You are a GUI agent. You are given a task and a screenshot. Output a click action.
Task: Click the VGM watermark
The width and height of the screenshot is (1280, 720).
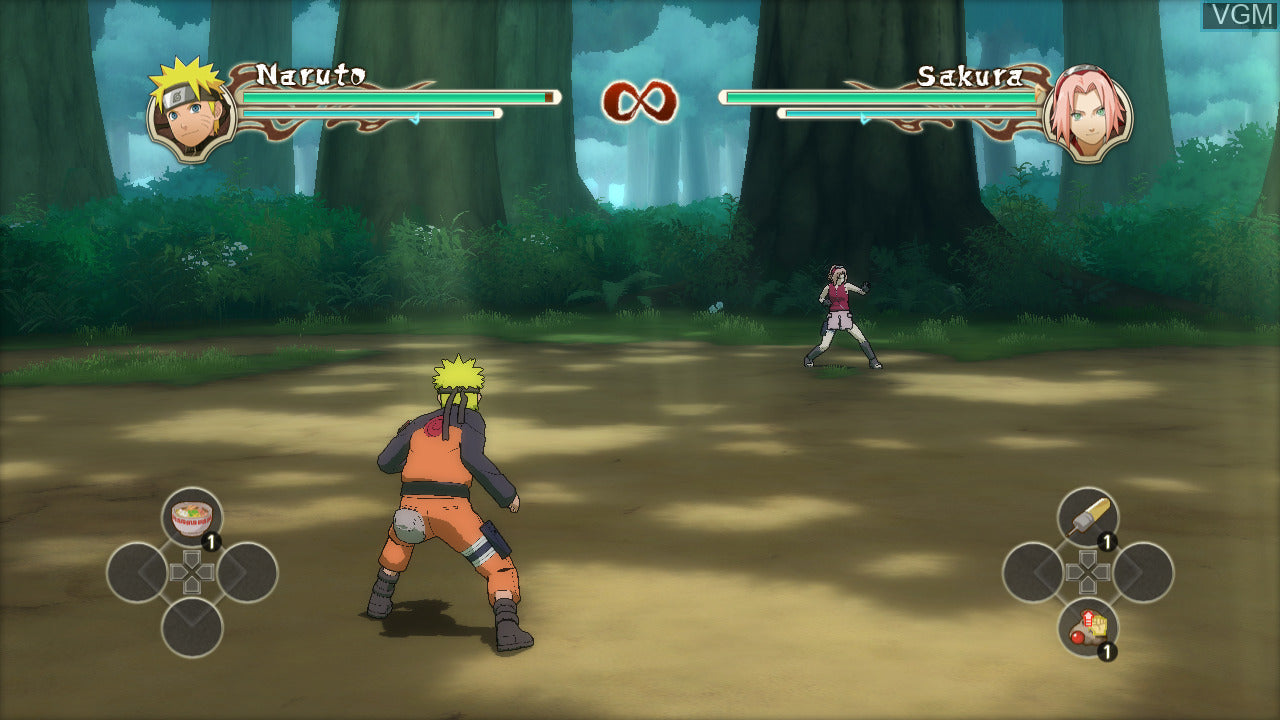[x=1240, y=14]
